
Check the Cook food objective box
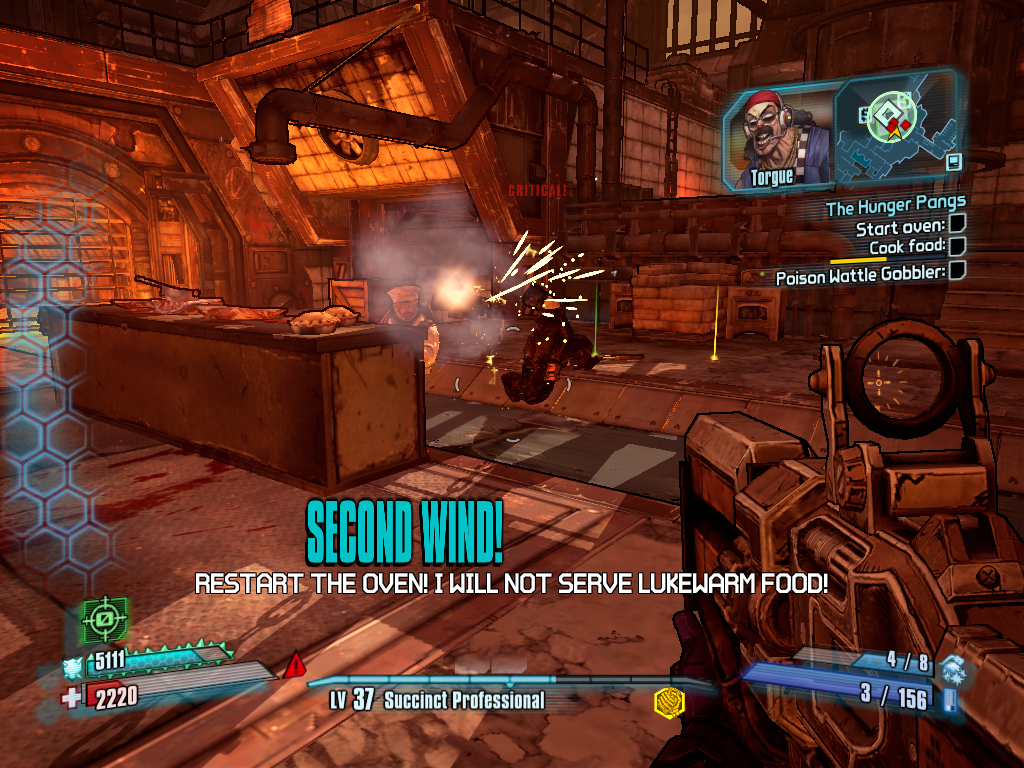(x=956, y=246)
